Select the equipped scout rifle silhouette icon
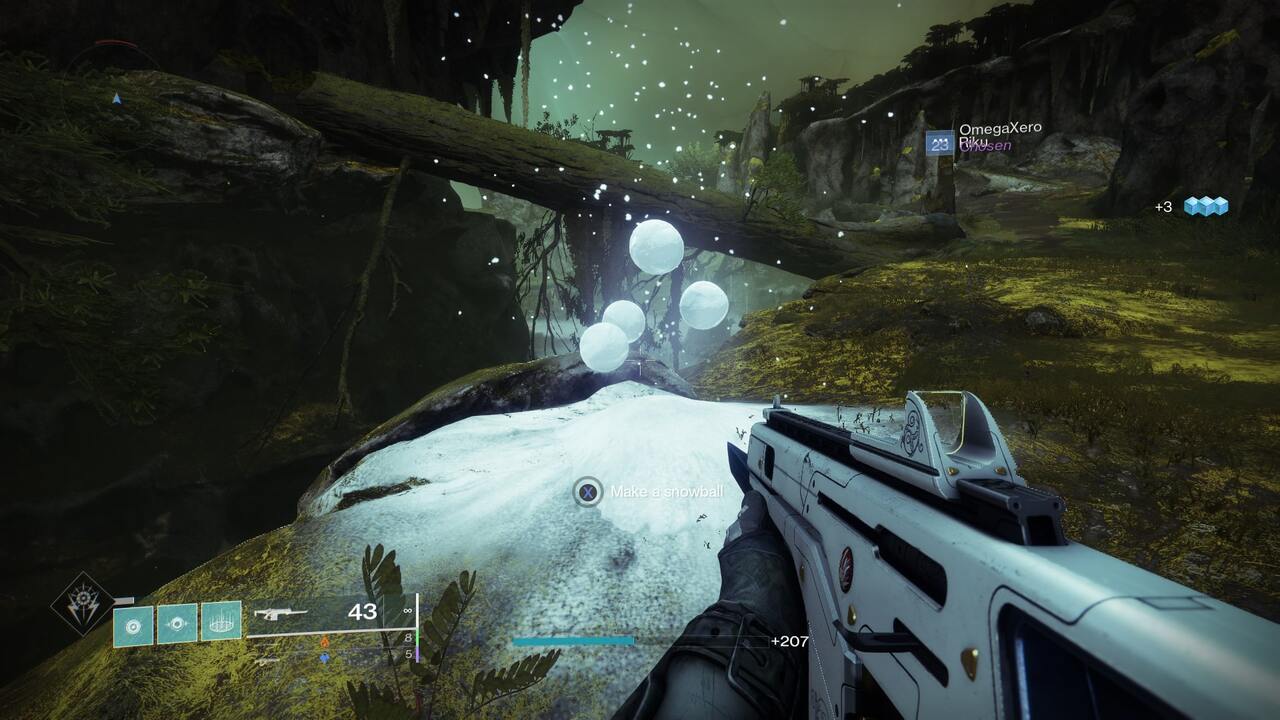The image size is (1280, 720). click(x=282, y=612)
